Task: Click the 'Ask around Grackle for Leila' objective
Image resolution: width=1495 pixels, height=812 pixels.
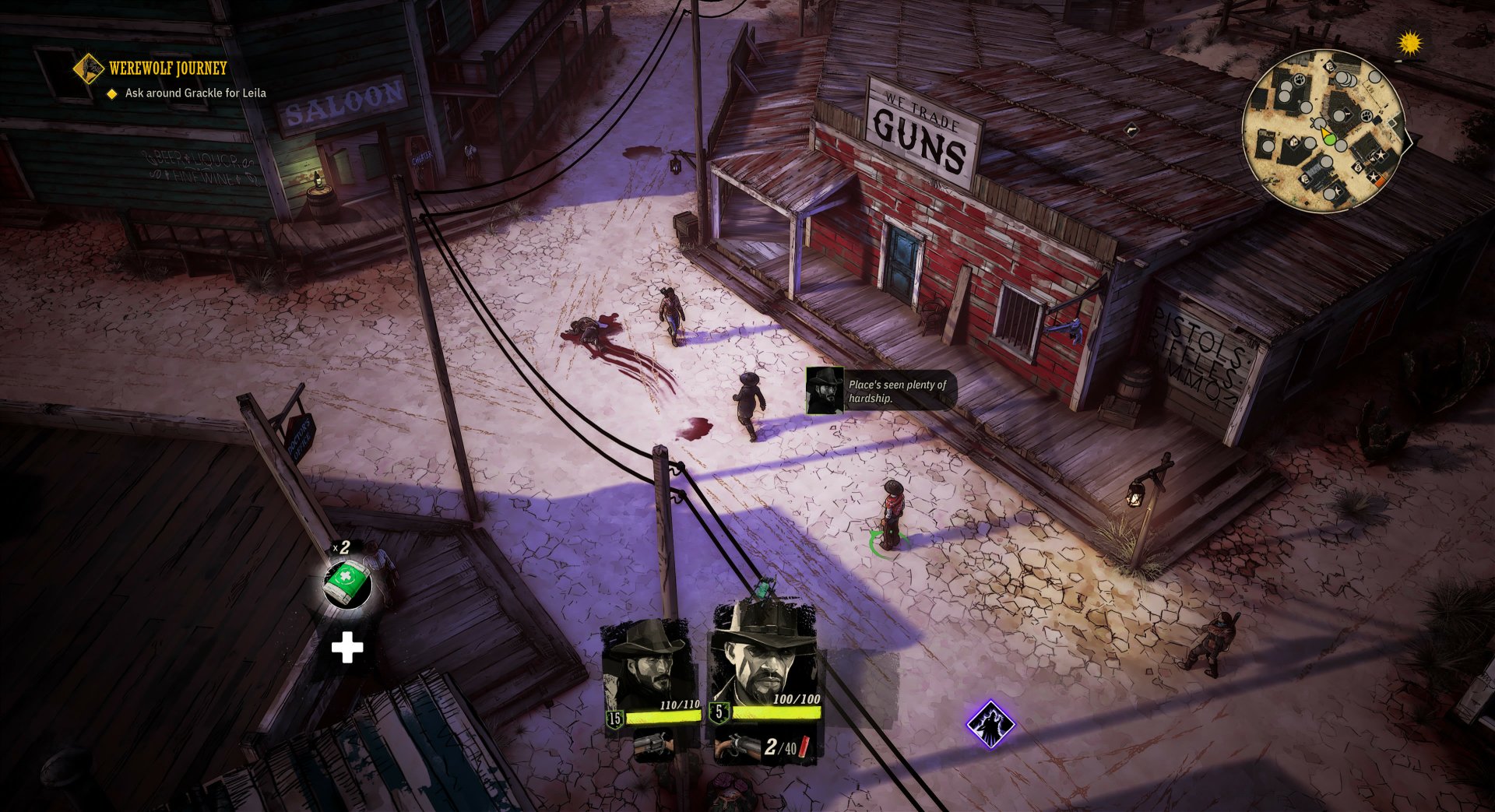Action: [195, 92]
